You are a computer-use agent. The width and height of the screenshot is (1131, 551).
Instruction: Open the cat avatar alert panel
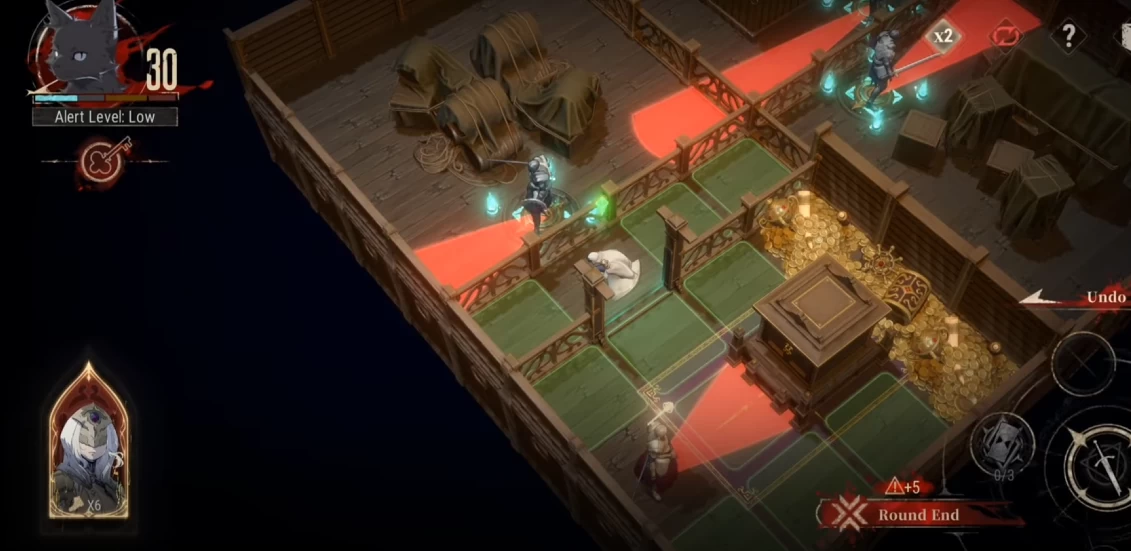click(x=83, y=52)
